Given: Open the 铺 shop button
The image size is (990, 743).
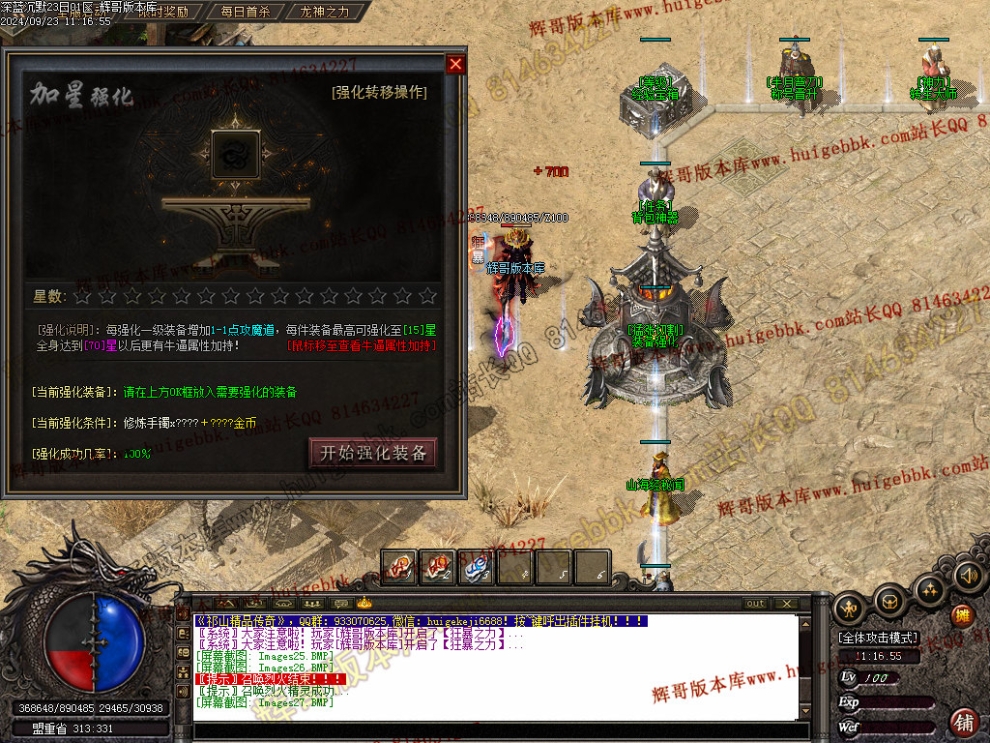Looking at the screenshot, I should [964, 721].
